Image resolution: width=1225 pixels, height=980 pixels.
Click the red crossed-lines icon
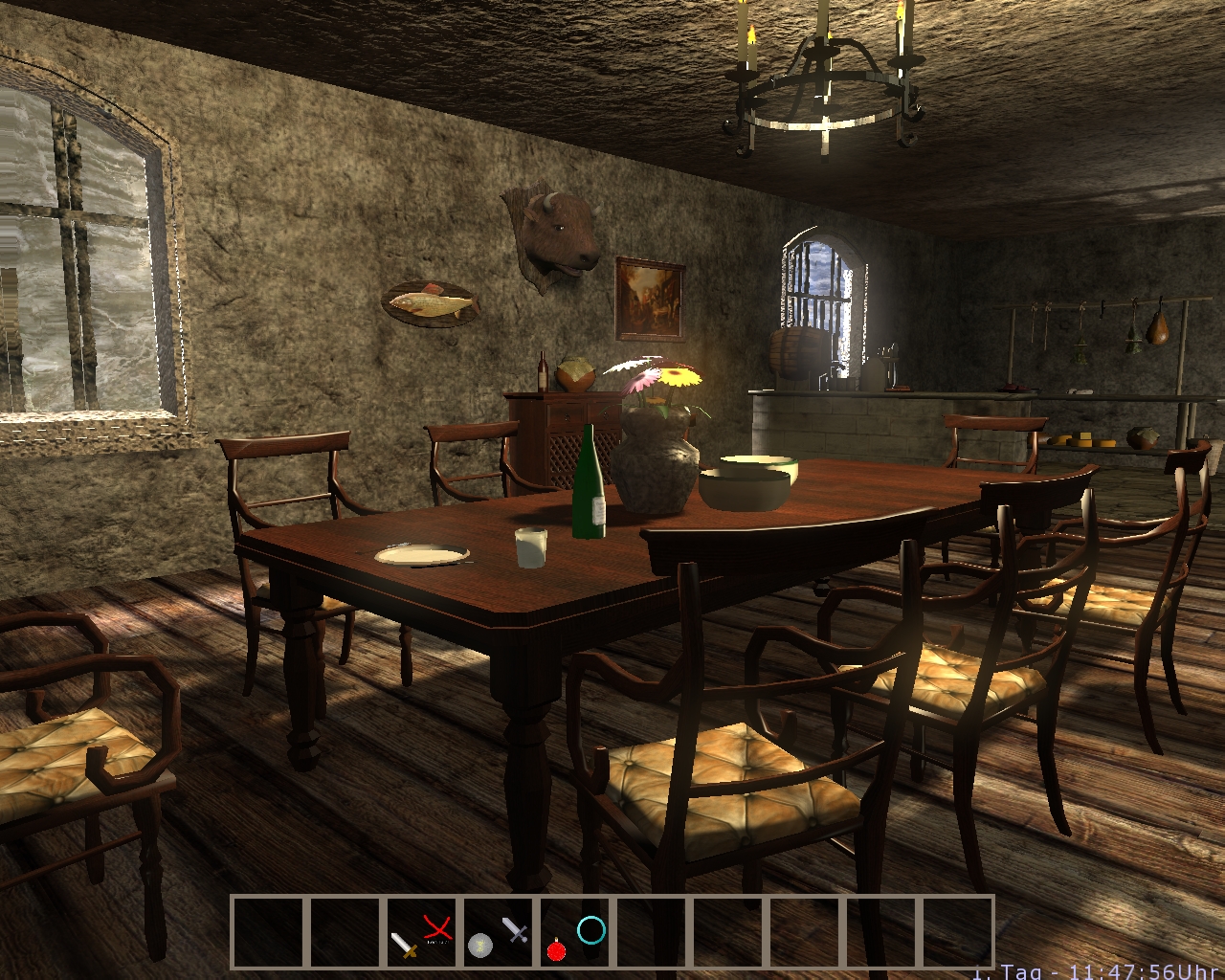click(x=437, y=927)
